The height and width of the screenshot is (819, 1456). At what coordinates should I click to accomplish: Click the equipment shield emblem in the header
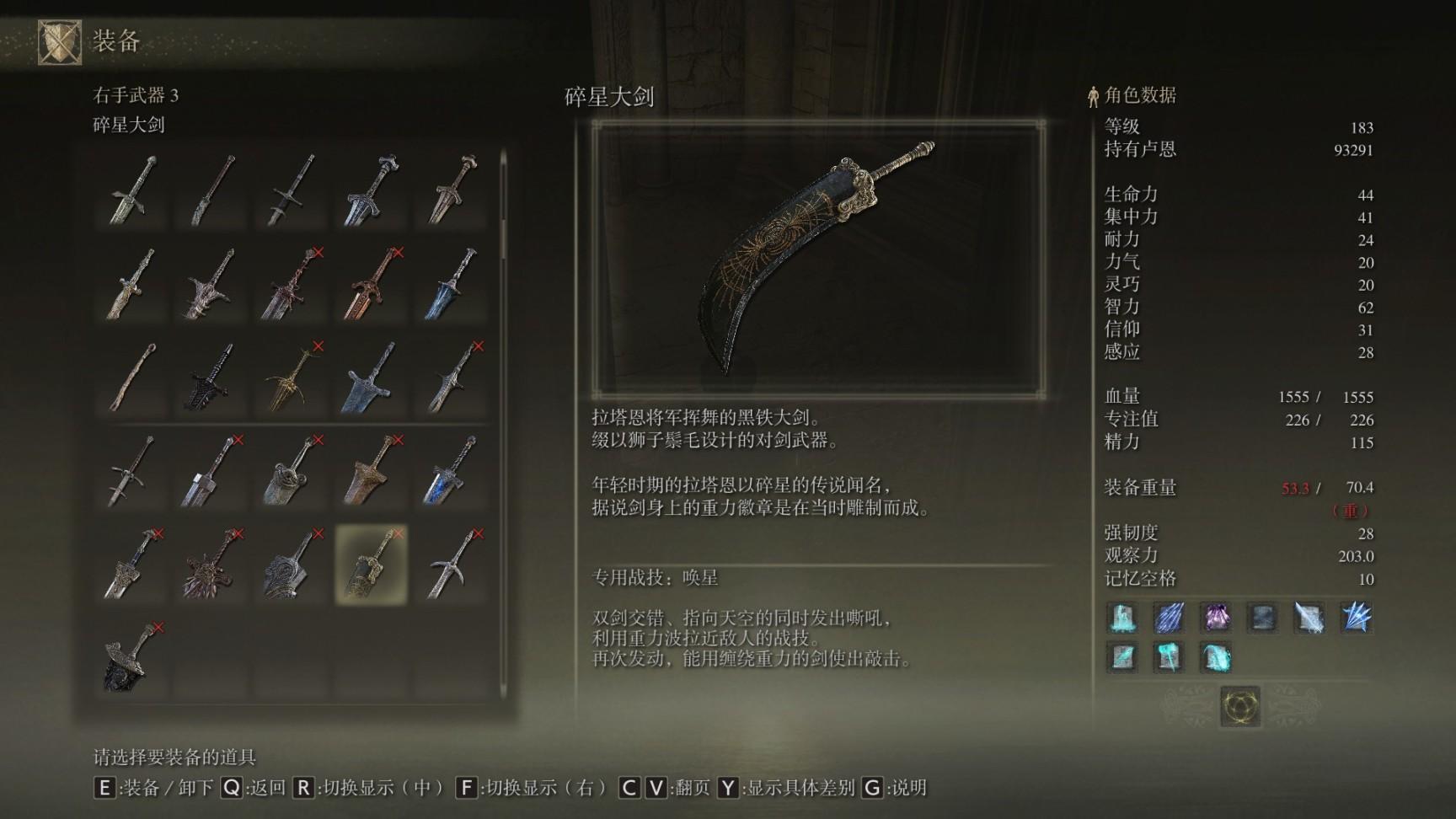(x=60, y=41)
